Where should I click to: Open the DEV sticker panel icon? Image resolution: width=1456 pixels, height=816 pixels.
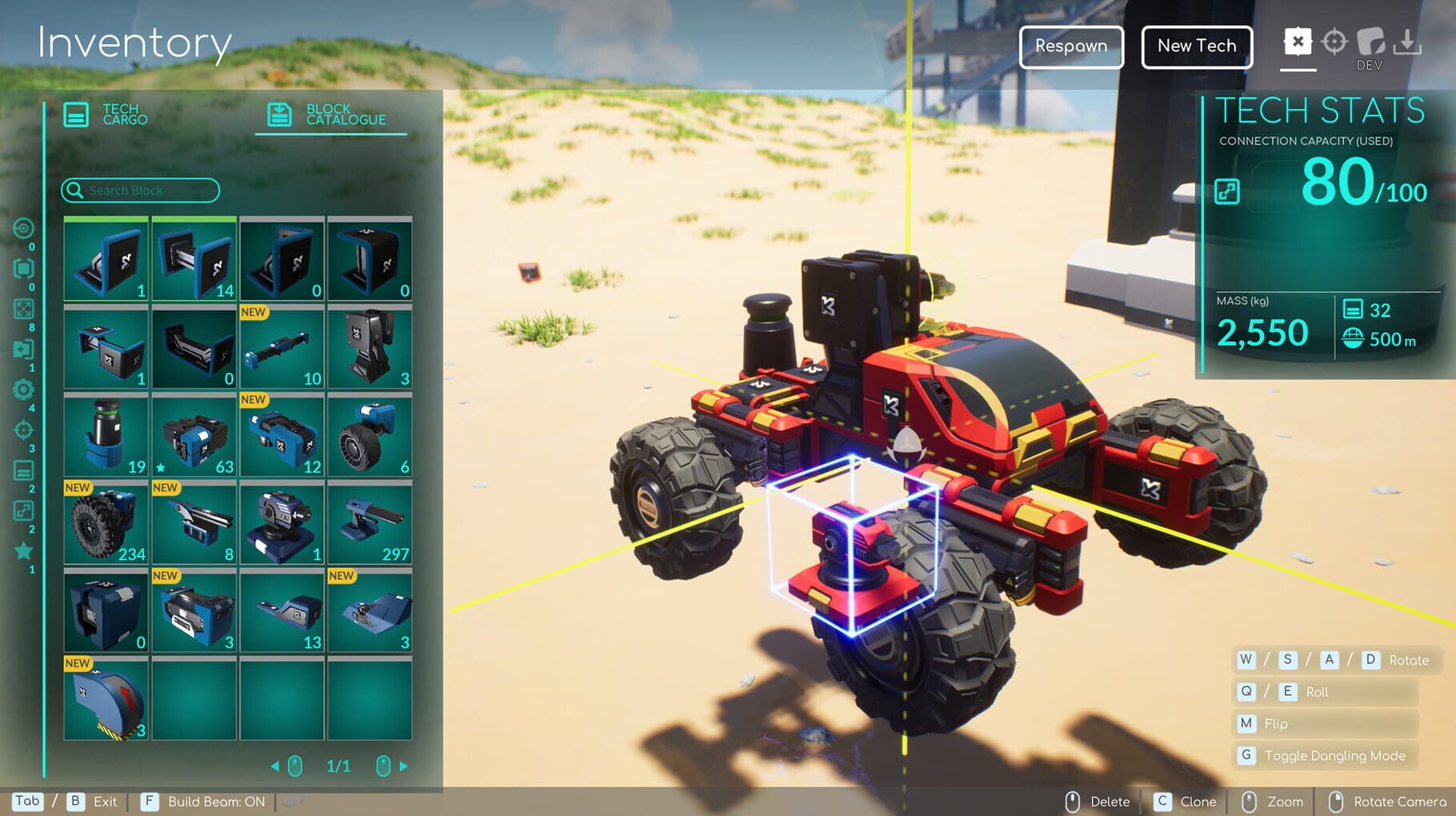[x=1370, y=40]
